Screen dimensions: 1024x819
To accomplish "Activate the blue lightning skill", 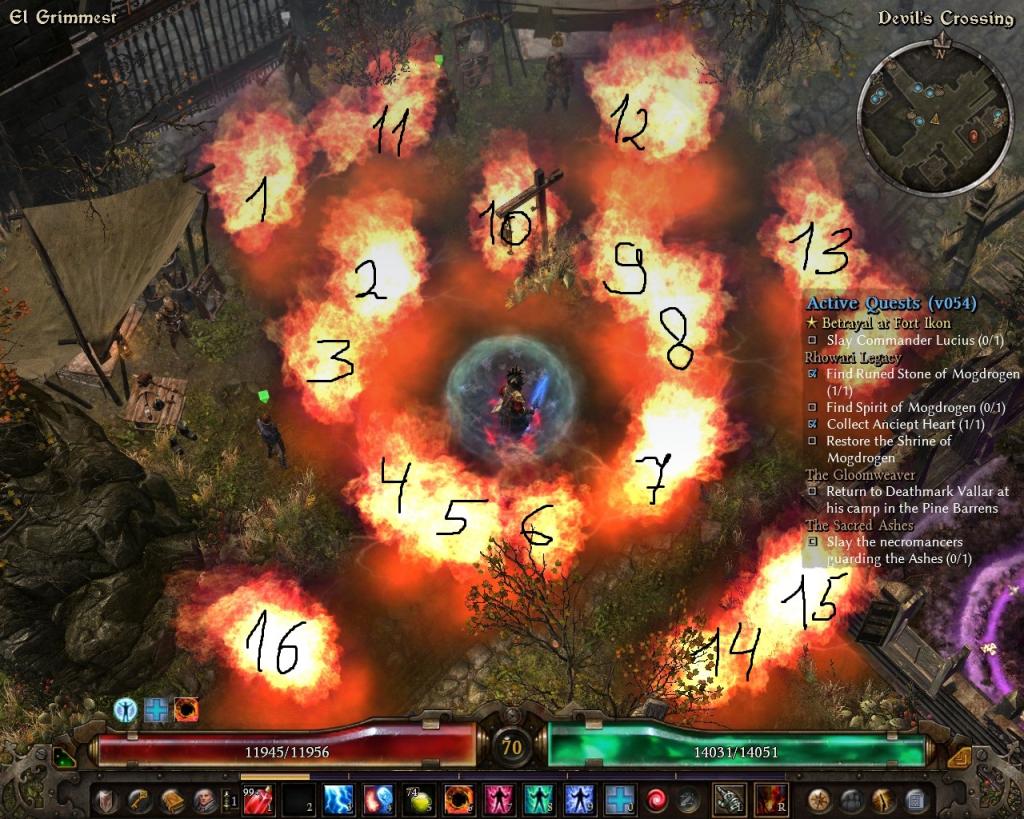I will tap(340, 799).
